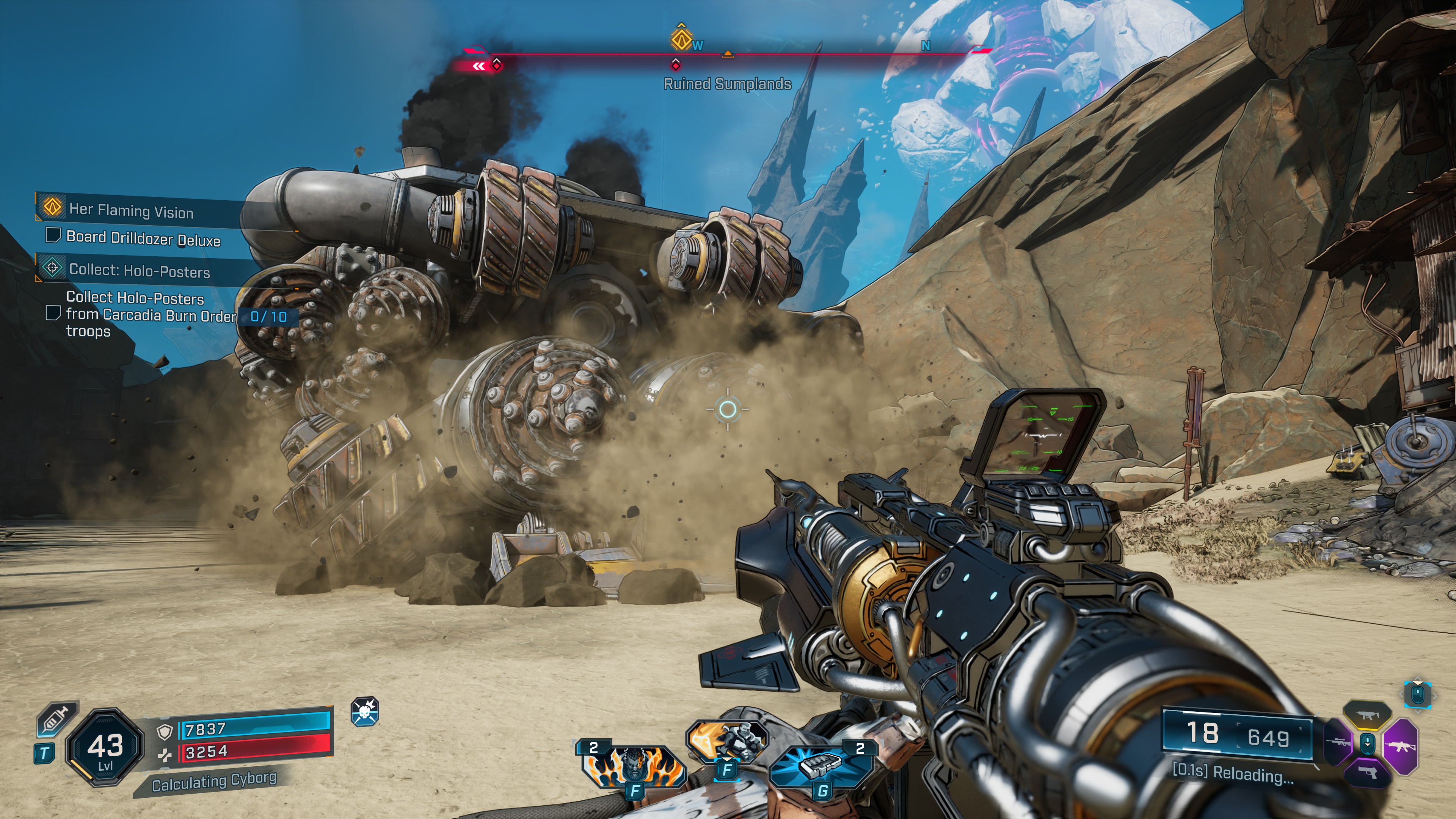Image resolution: width=1456 pixels, height=819 pixels.
Task: Click the orange main mission compass marker
Action: [681, 38]
